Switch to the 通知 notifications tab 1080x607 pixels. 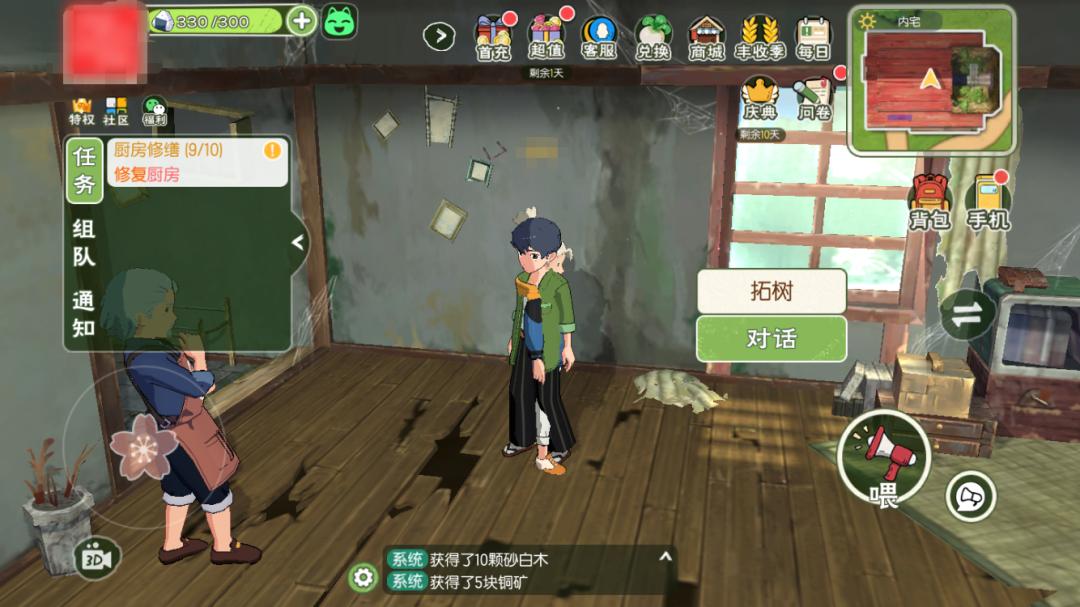coord(84,314)
